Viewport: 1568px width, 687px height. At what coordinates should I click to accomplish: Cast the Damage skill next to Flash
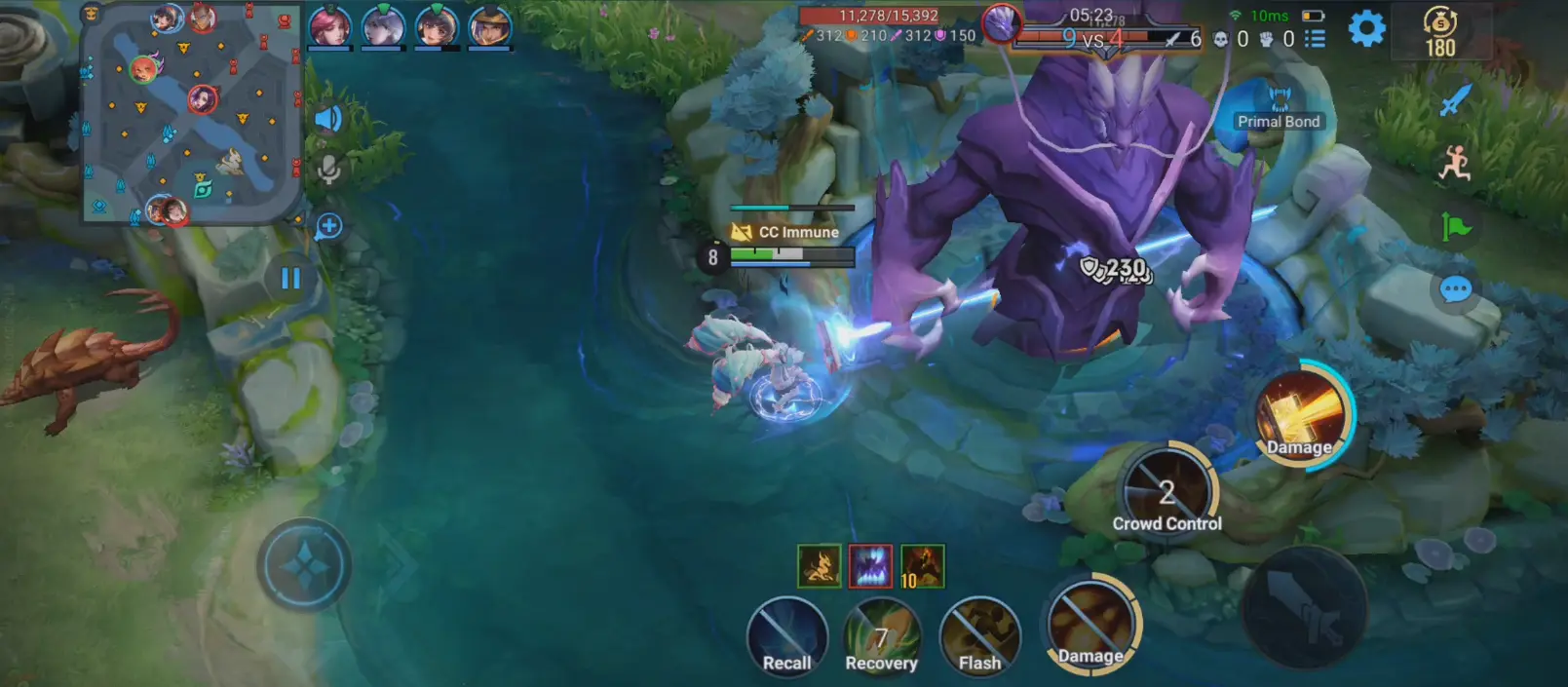1090,627
